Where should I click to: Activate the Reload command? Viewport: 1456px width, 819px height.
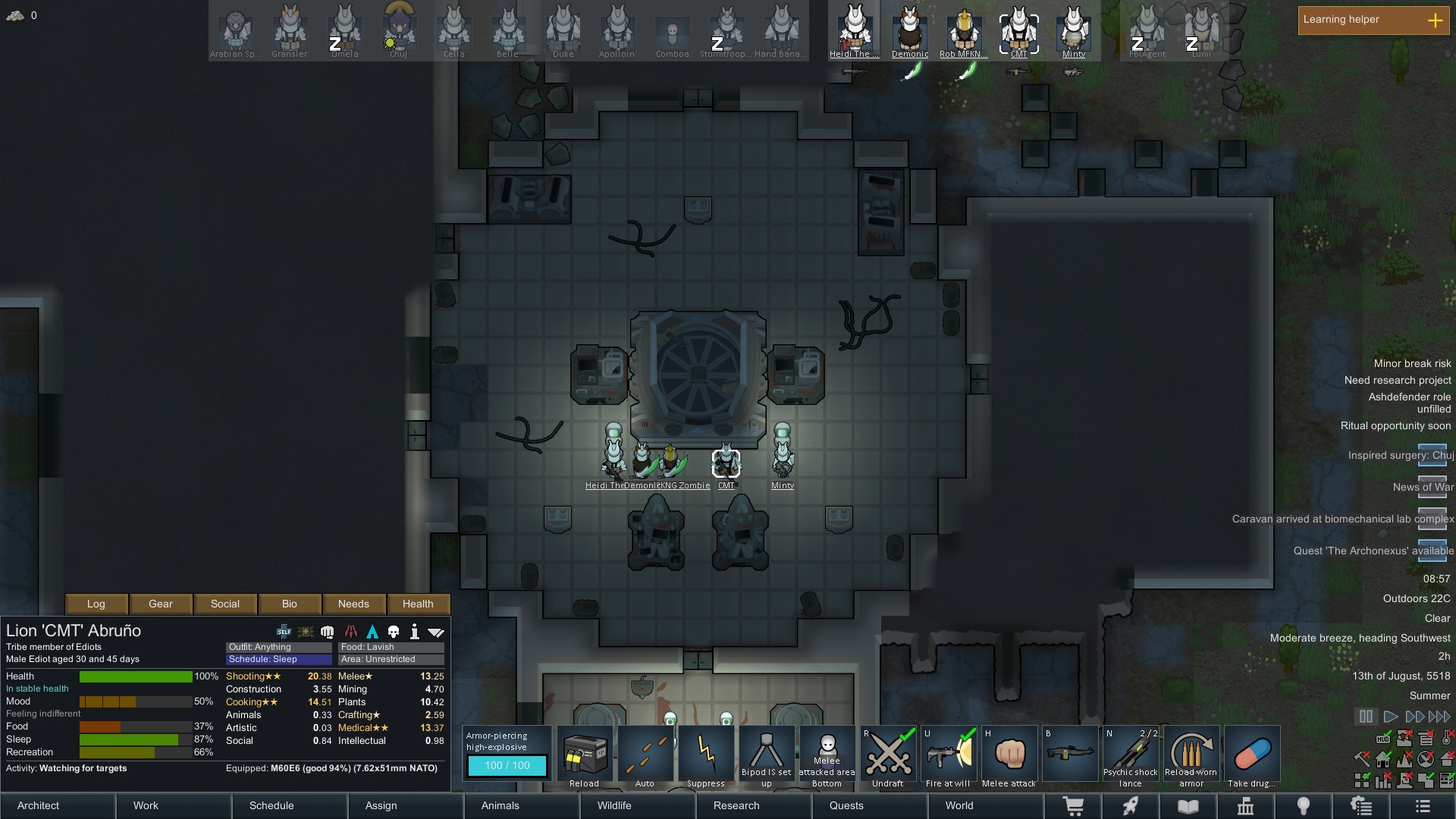pyautogui.click(x=585, y=756)
